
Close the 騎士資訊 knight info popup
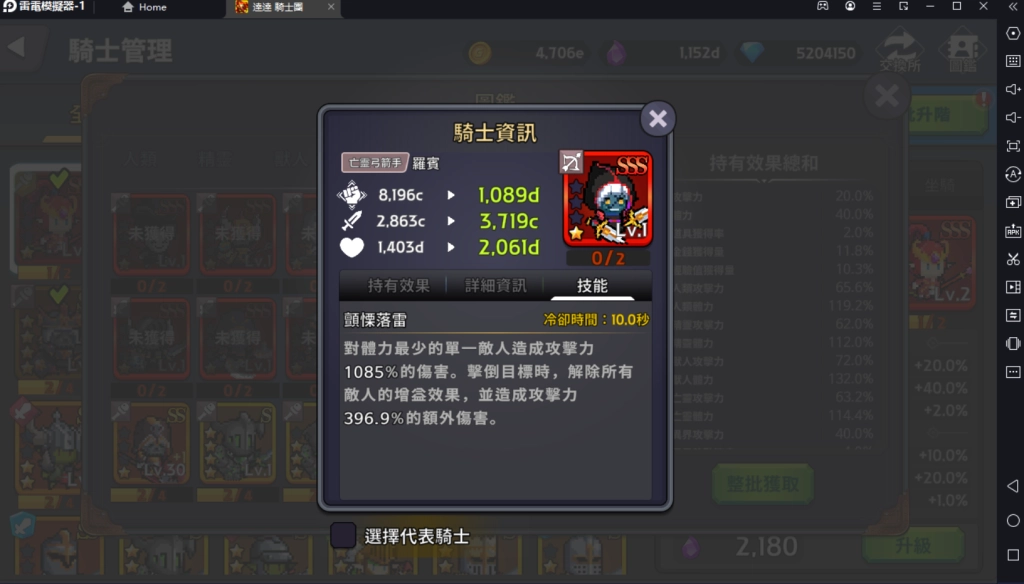pyautogui.click(x=657, y=119)
